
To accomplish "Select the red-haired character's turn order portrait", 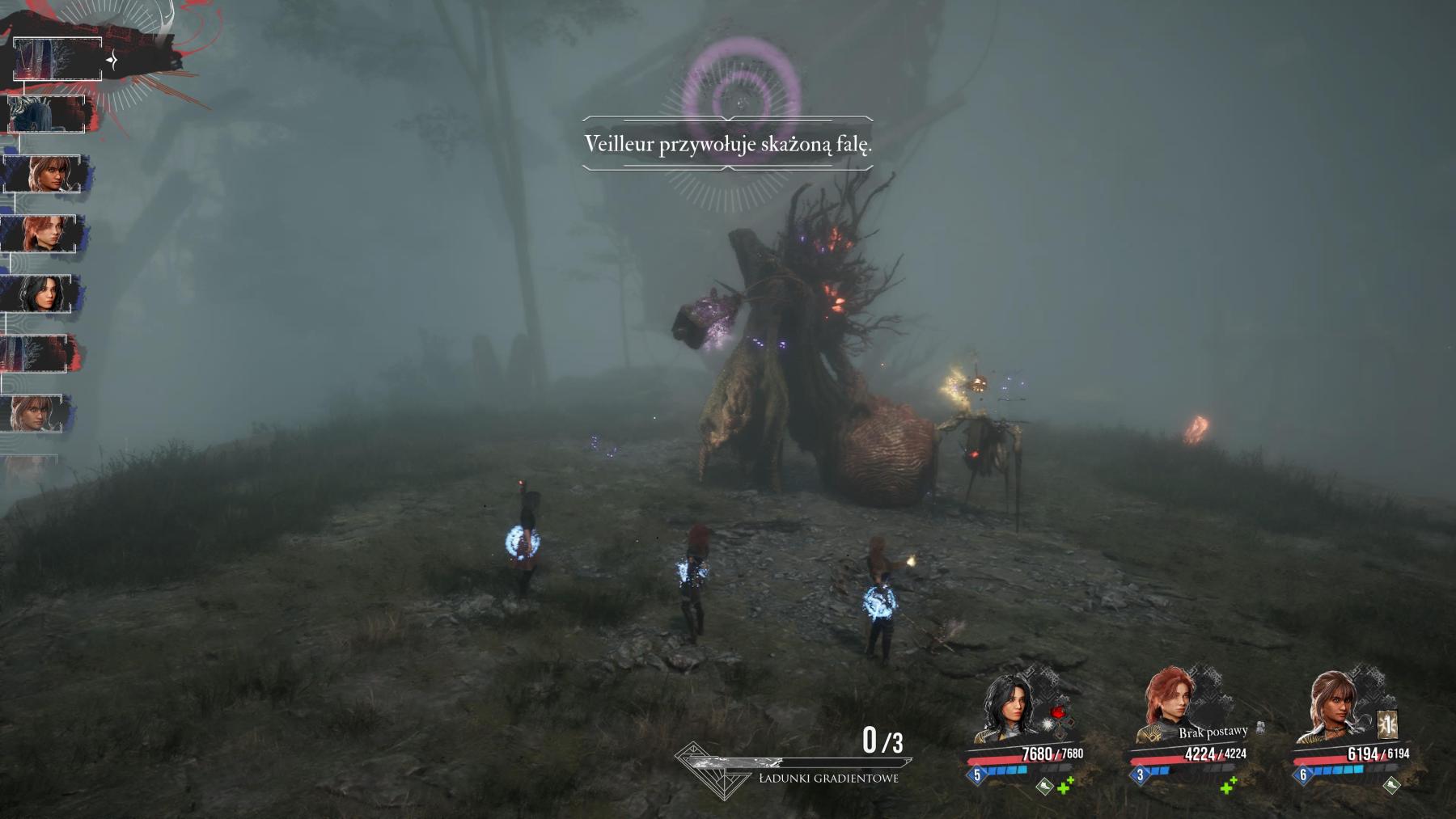I will pos(42,234).
